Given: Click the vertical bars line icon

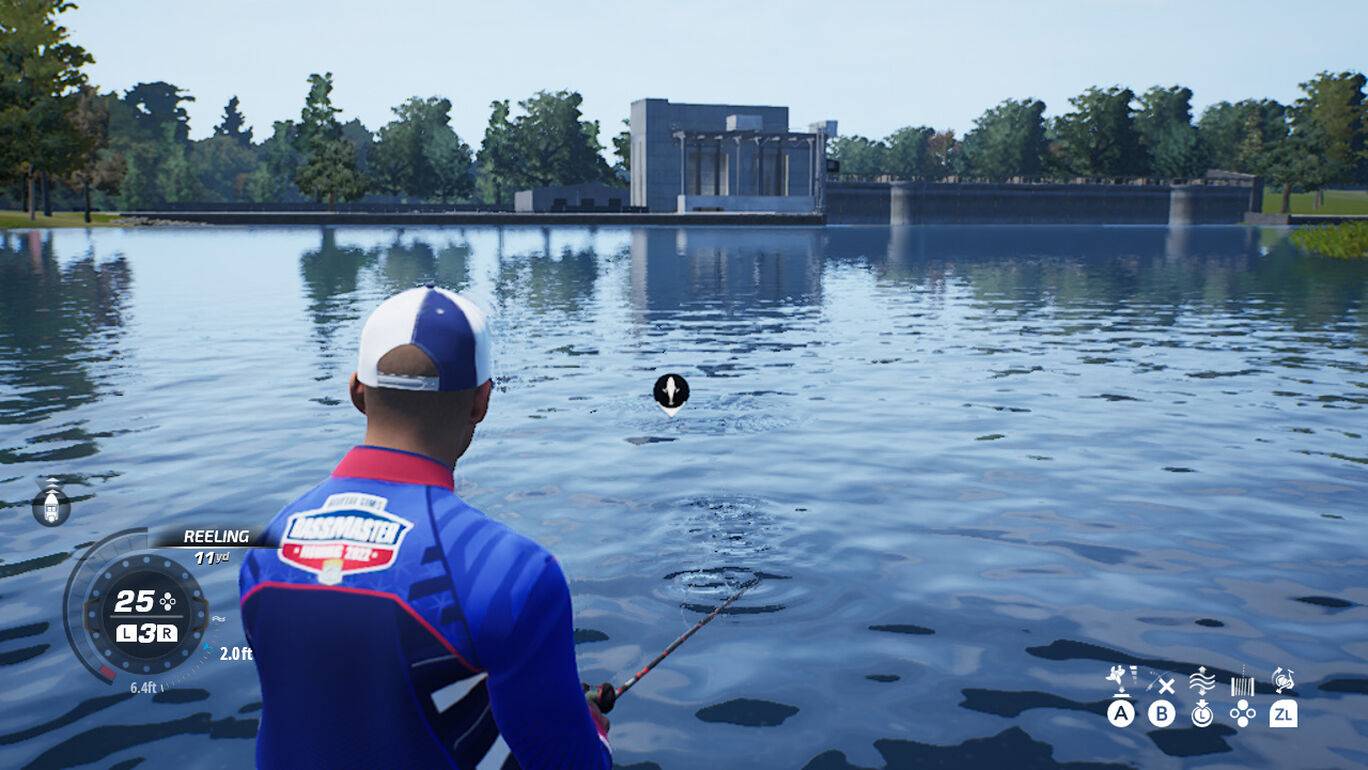Looking at the screenshot, I should pyautogui.click(x=1242, y=684).
